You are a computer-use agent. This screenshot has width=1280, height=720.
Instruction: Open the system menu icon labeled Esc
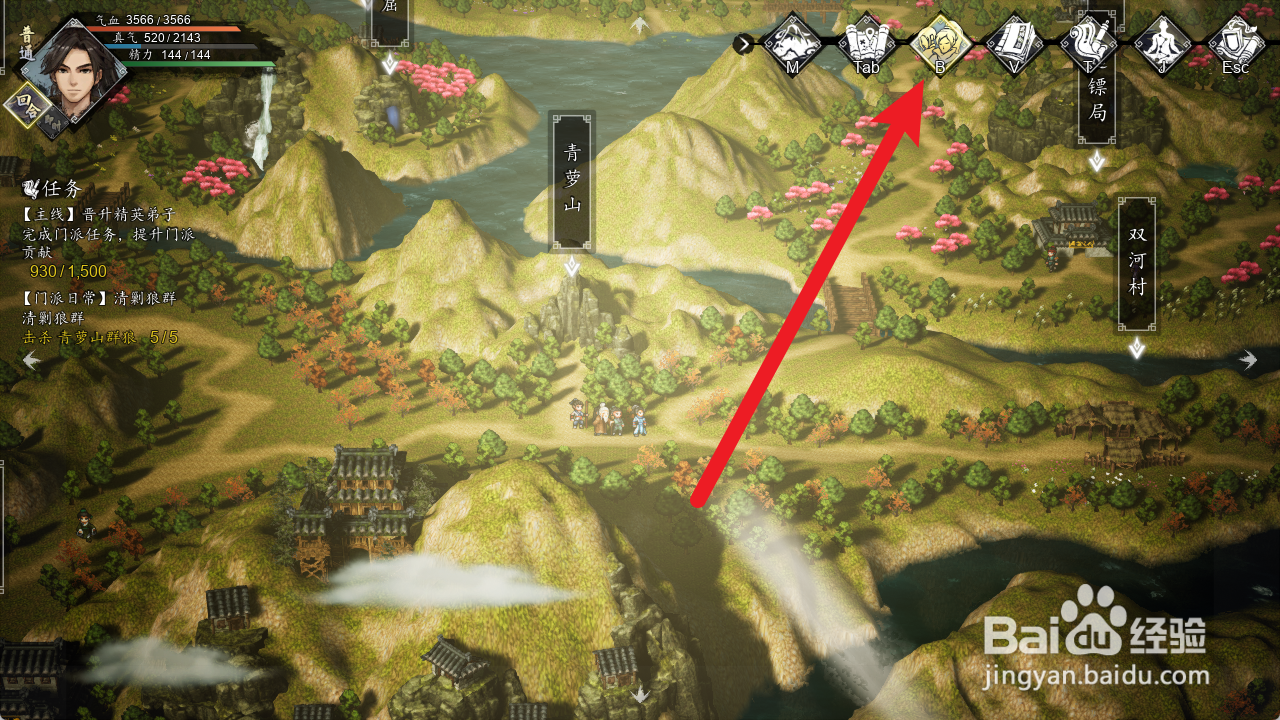pyautogui.click(x=1236, y=43)
